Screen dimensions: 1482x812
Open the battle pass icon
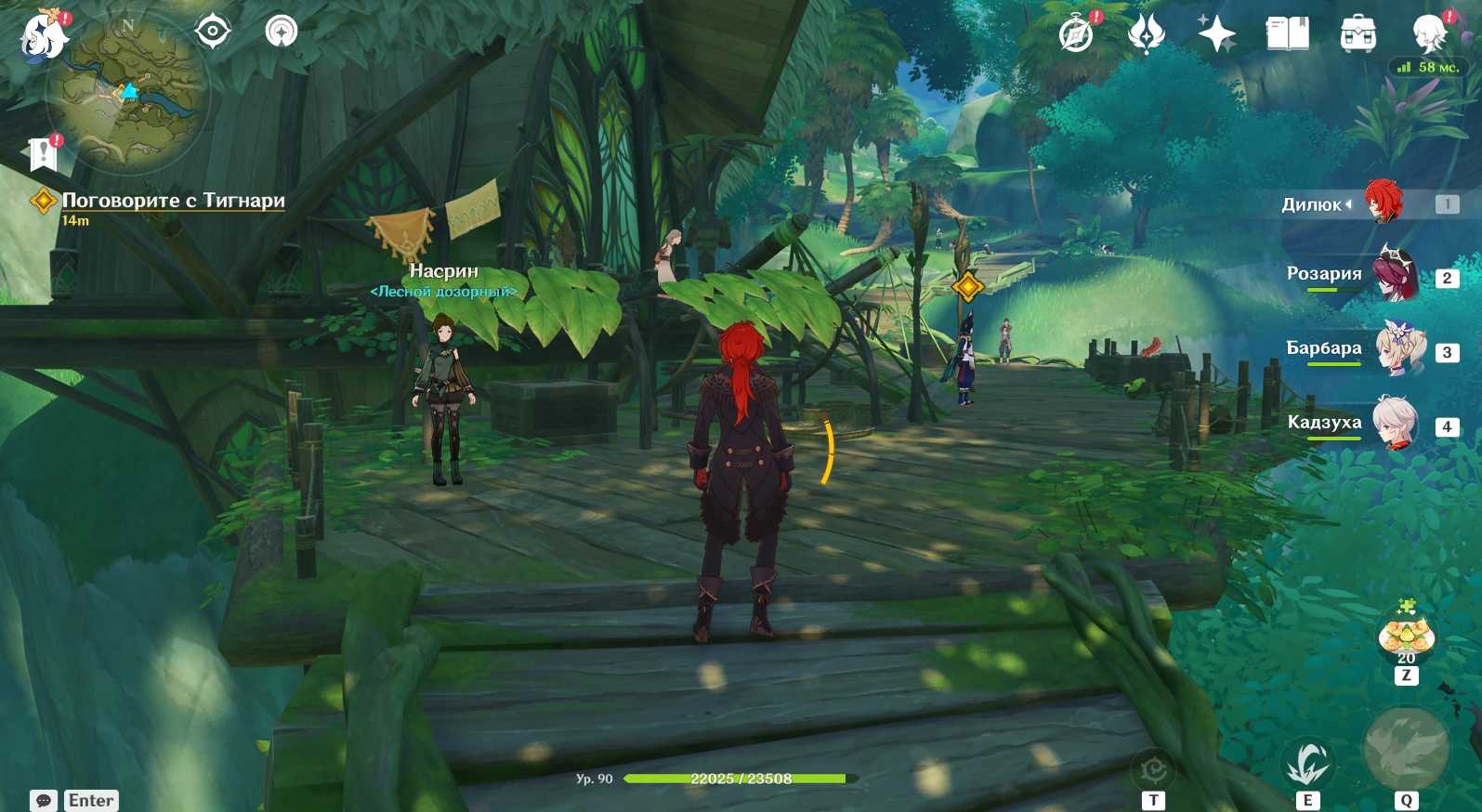click(1147, 35)
